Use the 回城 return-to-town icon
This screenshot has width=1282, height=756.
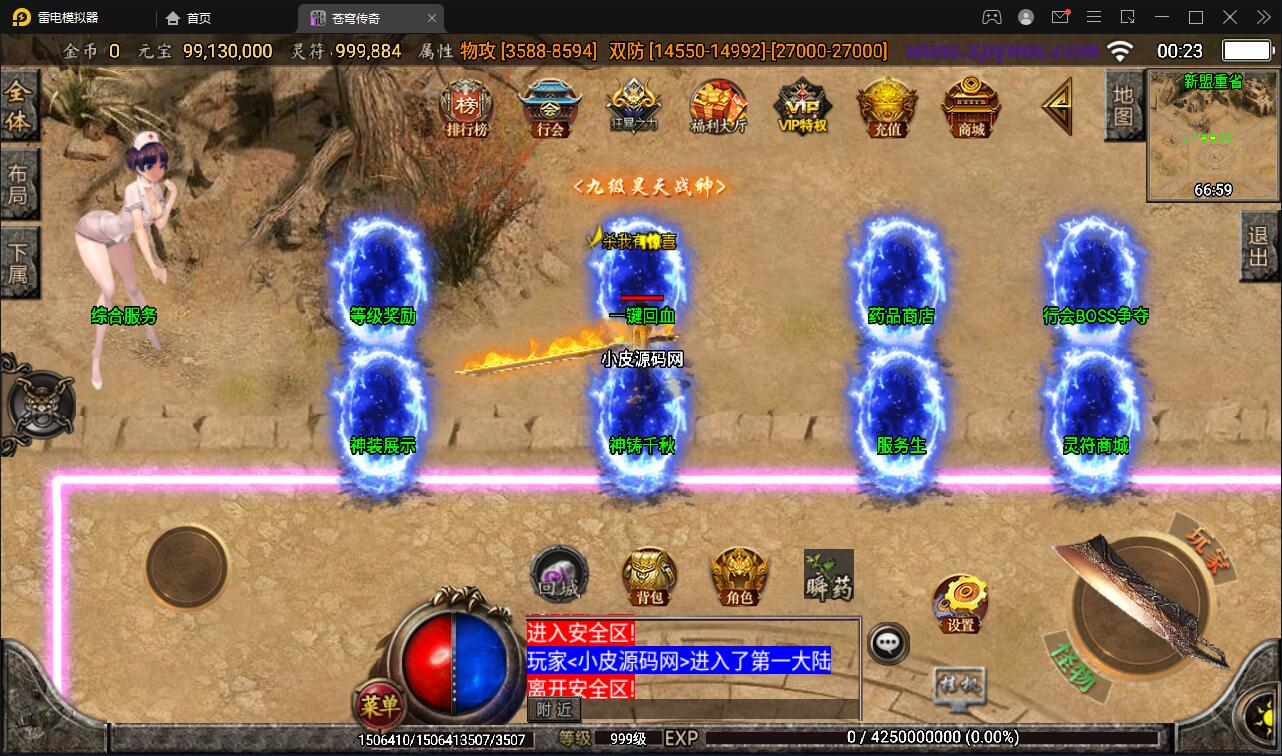[558, 575]
